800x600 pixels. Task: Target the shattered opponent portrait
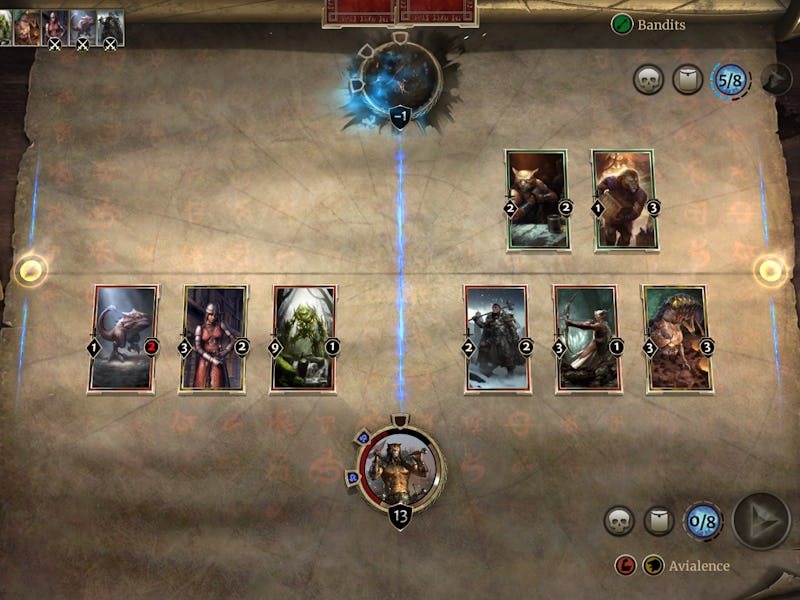(400, 75)
